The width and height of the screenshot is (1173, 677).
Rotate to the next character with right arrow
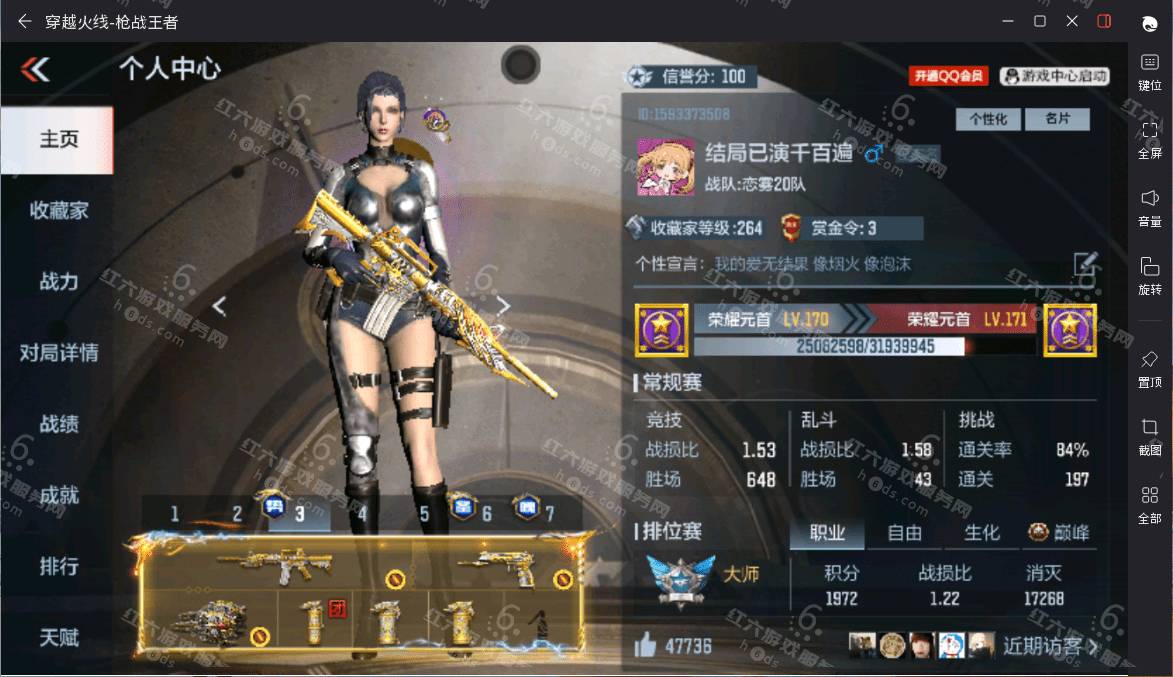tap(503, 306)
